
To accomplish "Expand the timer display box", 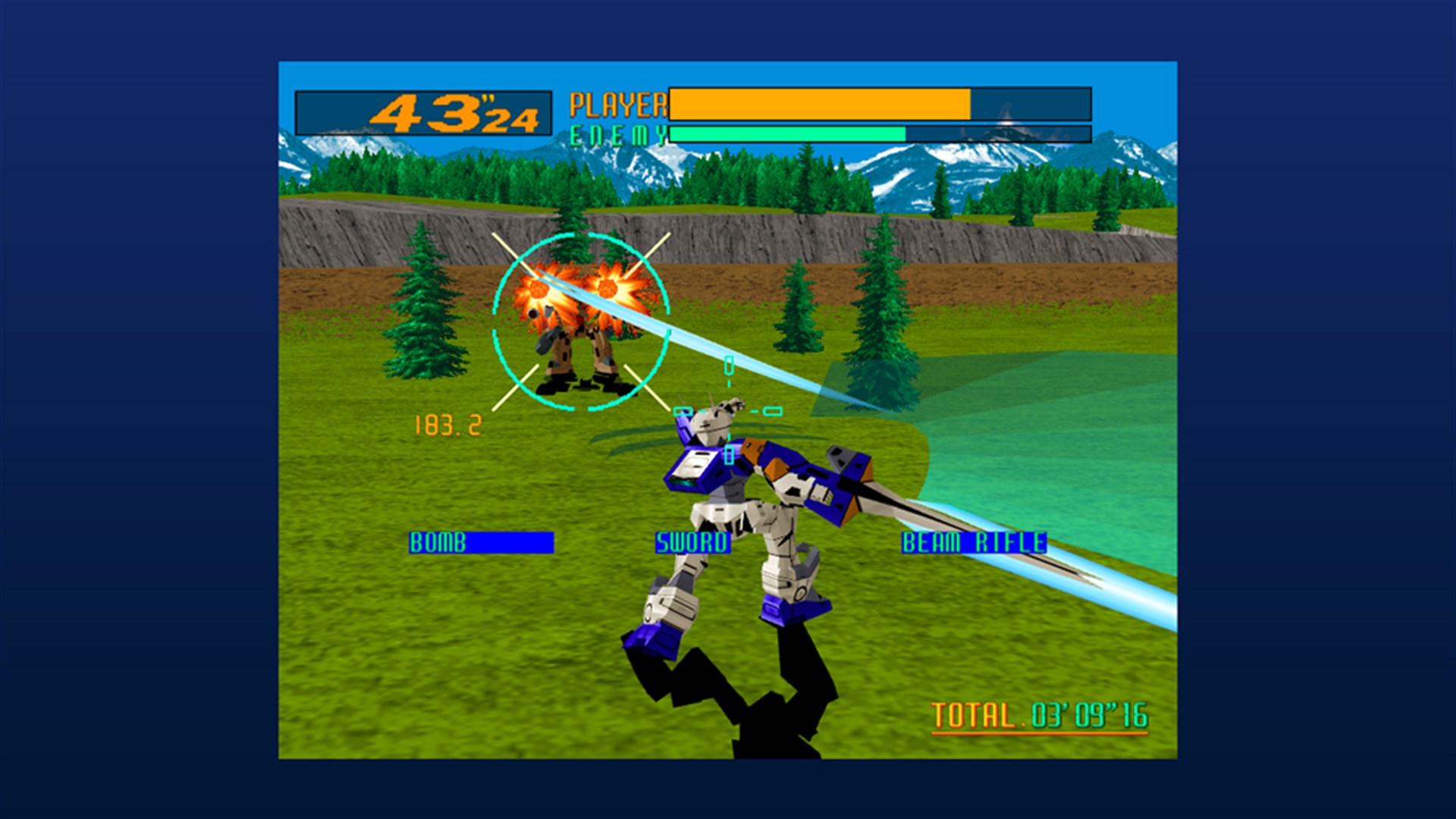I will point(422,112).
